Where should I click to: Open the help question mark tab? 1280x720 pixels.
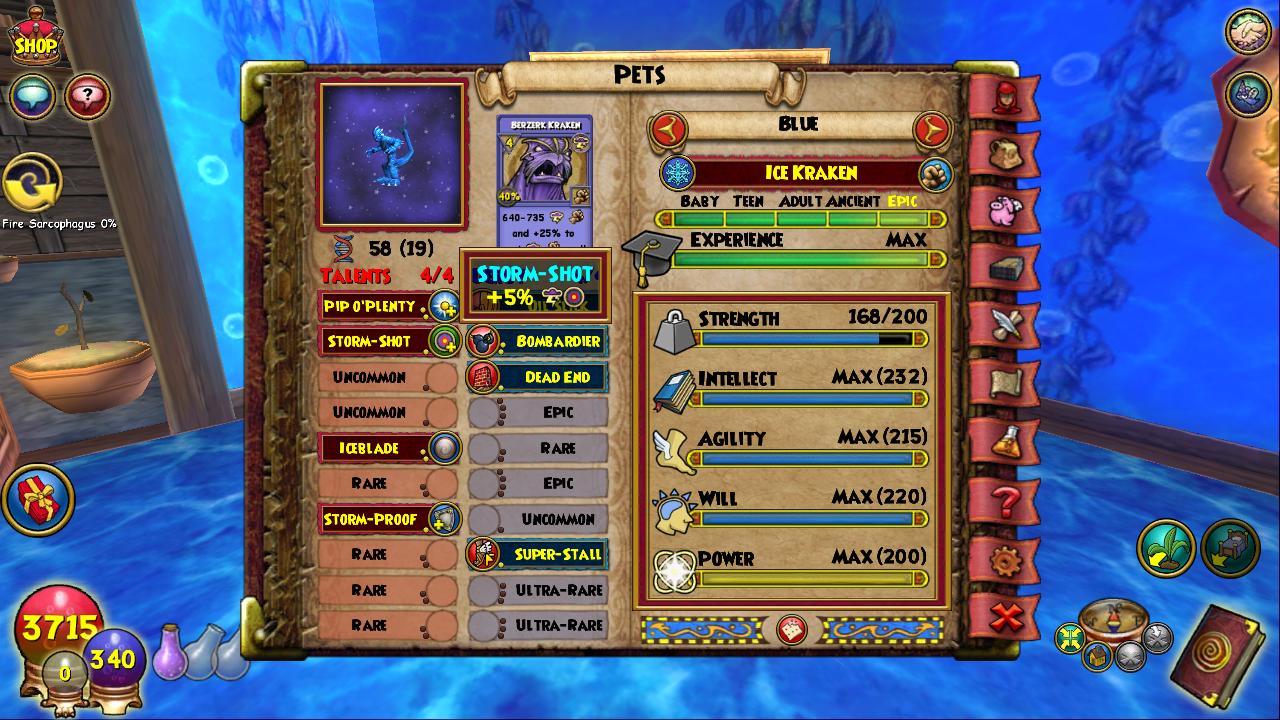(1005, 499)
